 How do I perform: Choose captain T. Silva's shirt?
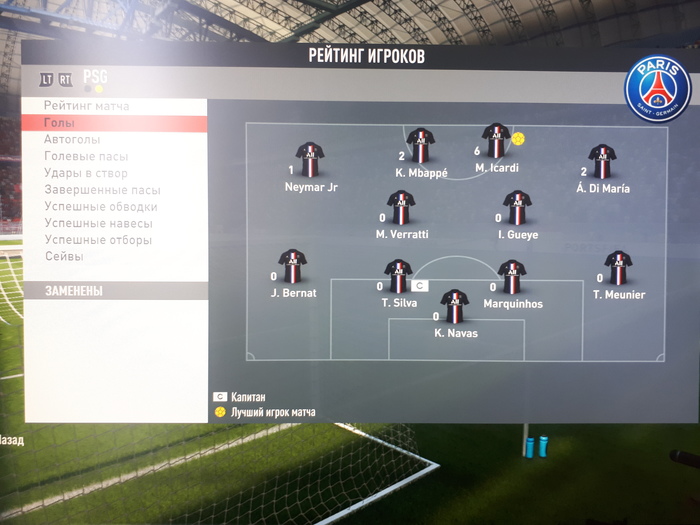pos(398,276)
